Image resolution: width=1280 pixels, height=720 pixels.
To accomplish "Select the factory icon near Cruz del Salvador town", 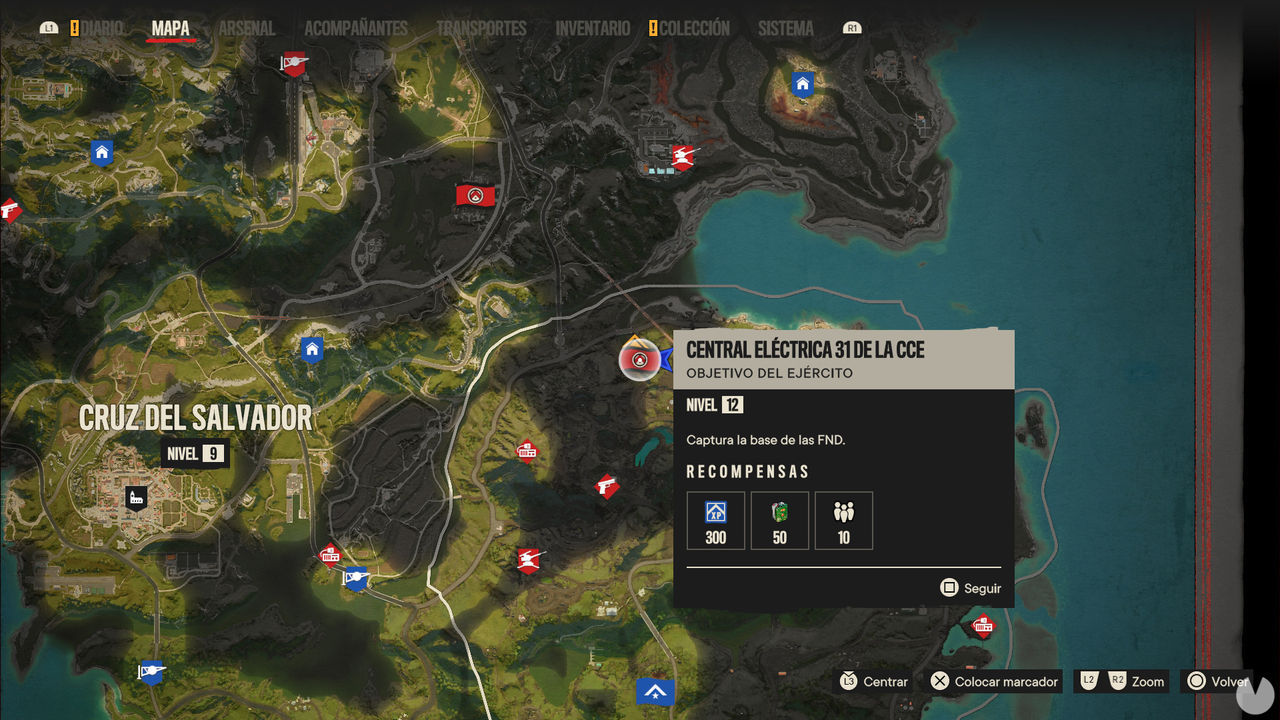I will [136, 498].
